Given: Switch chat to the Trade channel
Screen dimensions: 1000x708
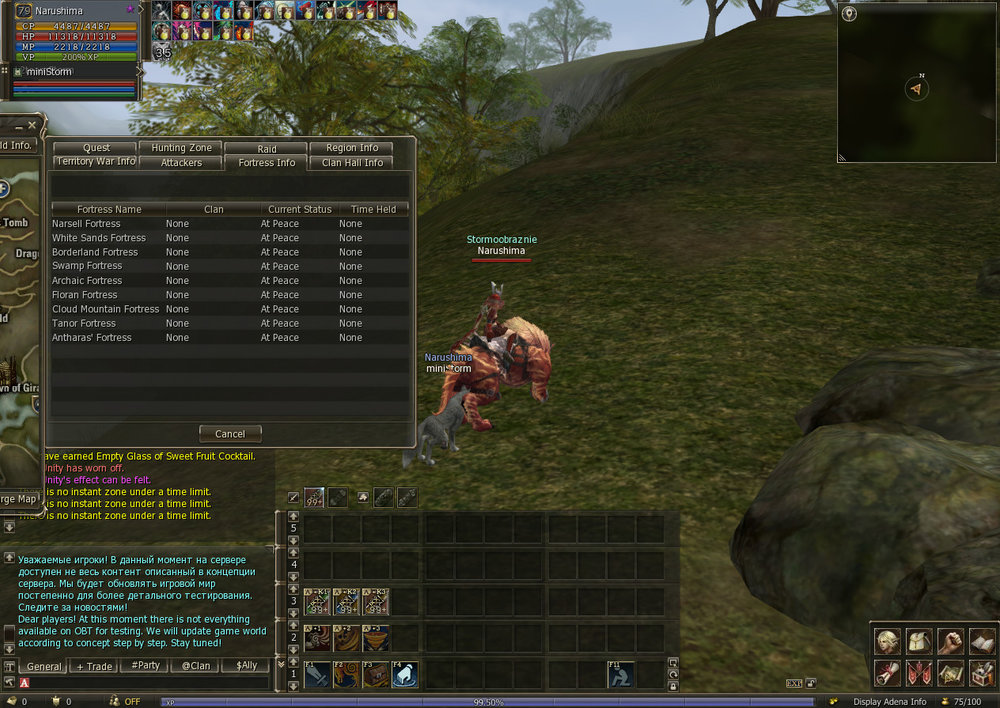Looking at the screenshot, I should (95, 666).
